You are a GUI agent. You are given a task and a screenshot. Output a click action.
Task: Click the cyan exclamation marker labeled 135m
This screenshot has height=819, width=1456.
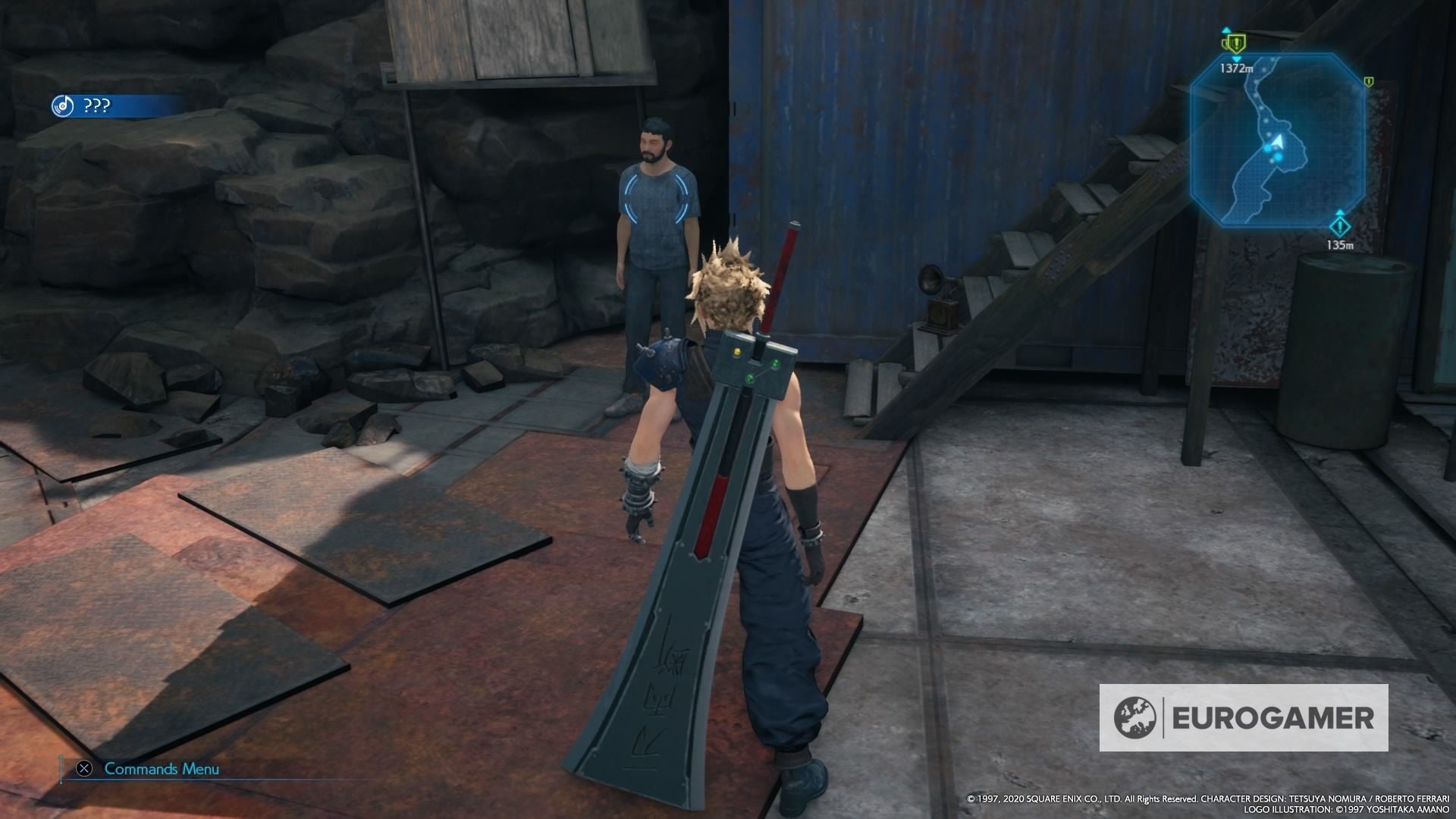[1340, 226]
